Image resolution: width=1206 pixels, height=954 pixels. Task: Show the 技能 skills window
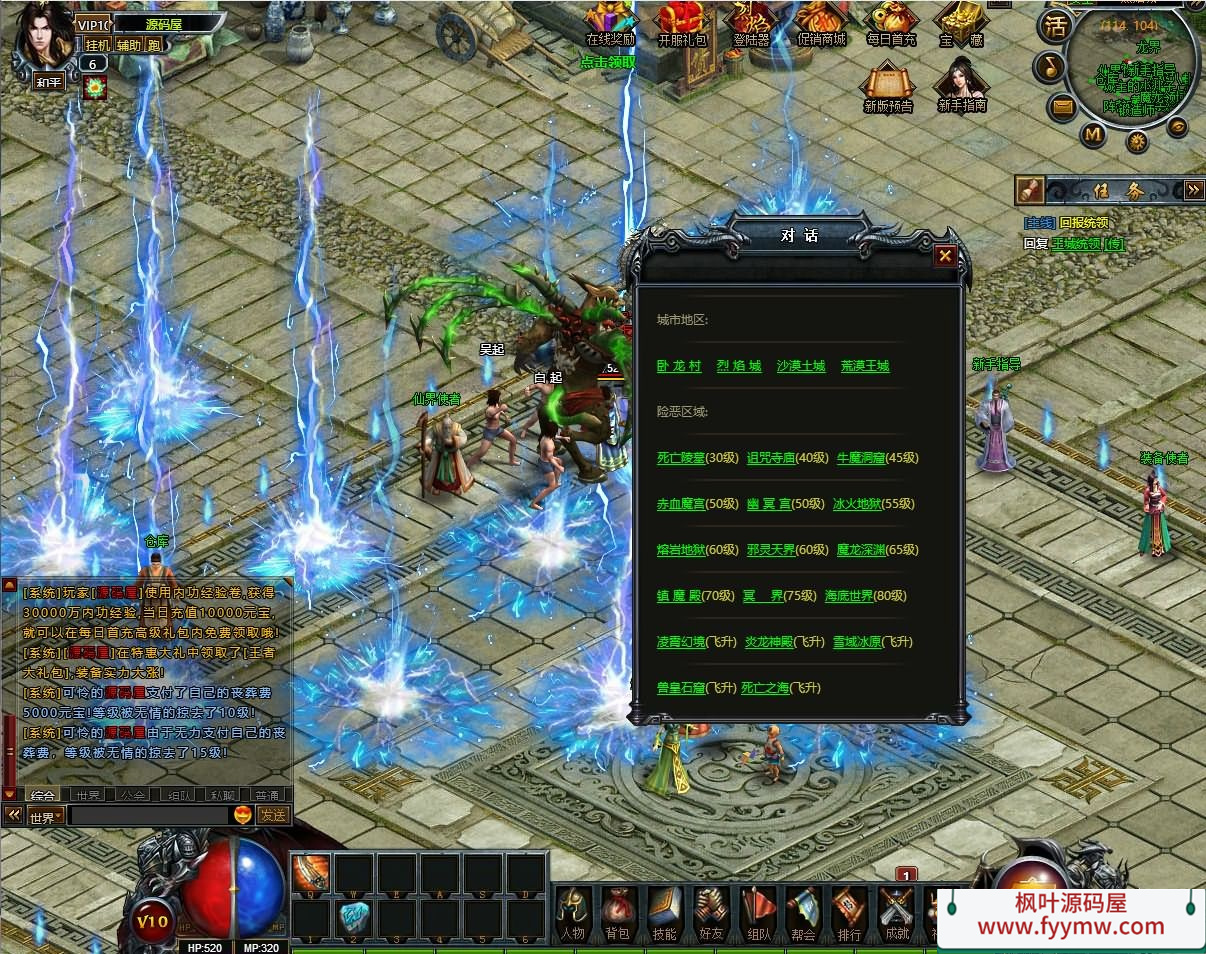tap(664, 912)
